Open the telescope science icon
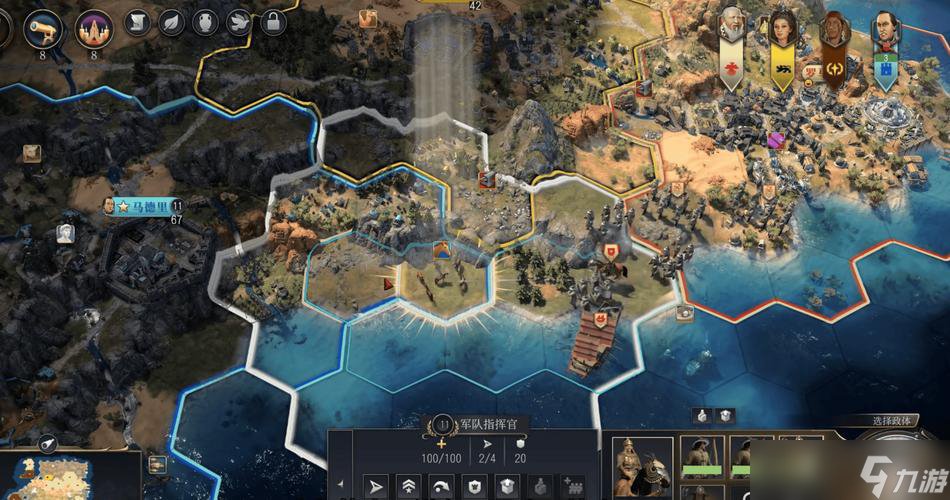 tap(43, 29)
